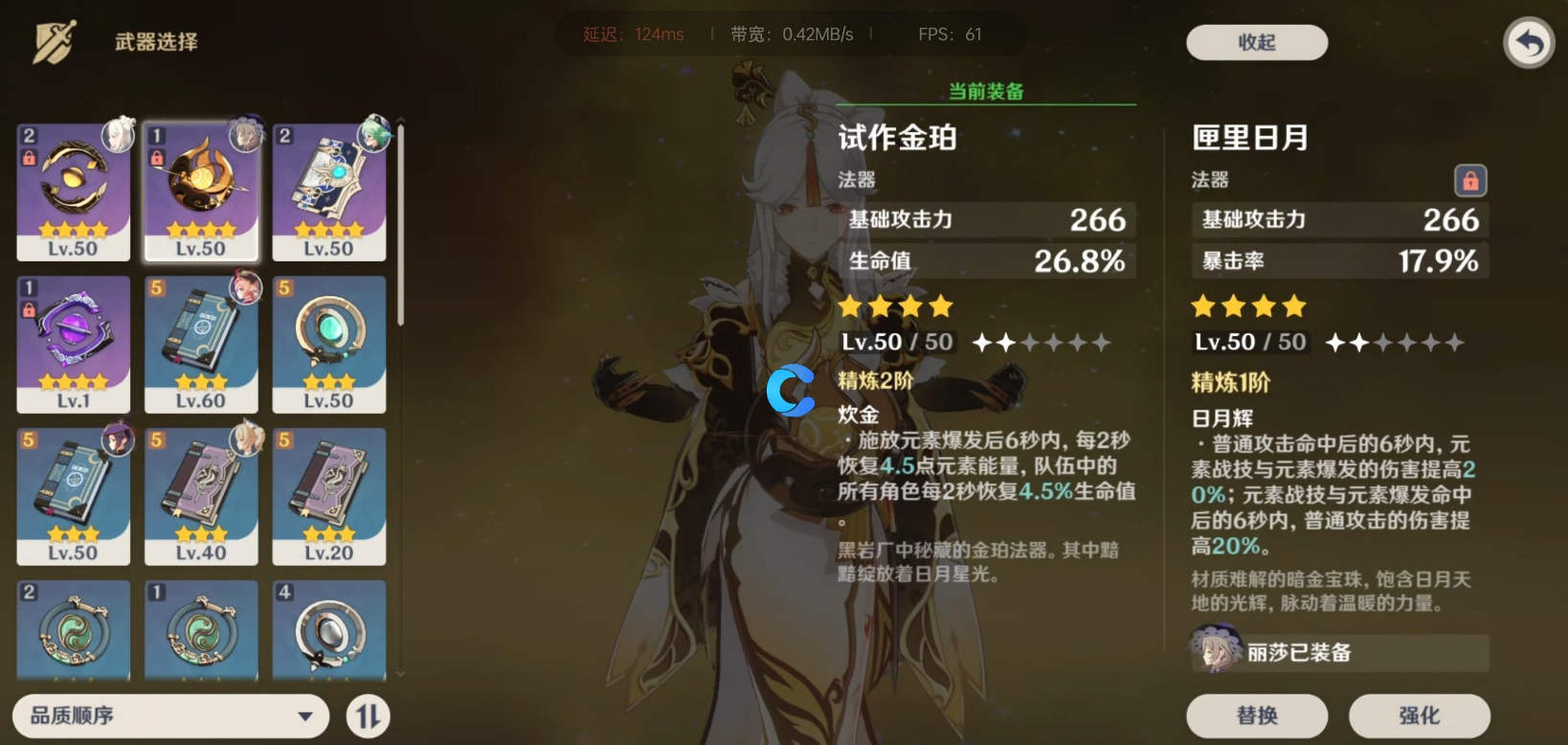Select the three-star emerald orb at Lv.50
The height and width of the screenshot is (745, 1568).
coord(329,344)
